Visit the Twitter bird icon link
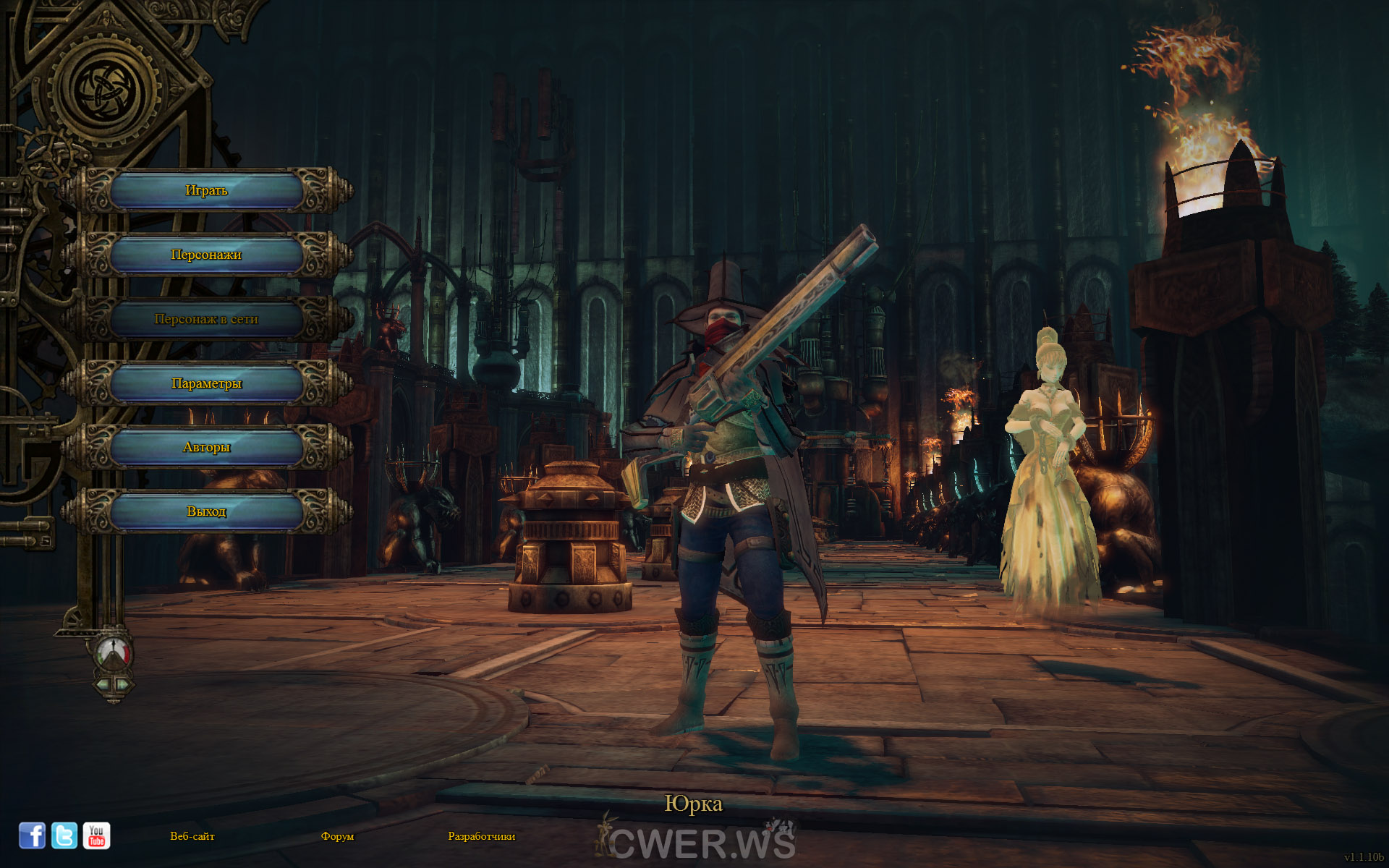 click(x=64, y=835)
